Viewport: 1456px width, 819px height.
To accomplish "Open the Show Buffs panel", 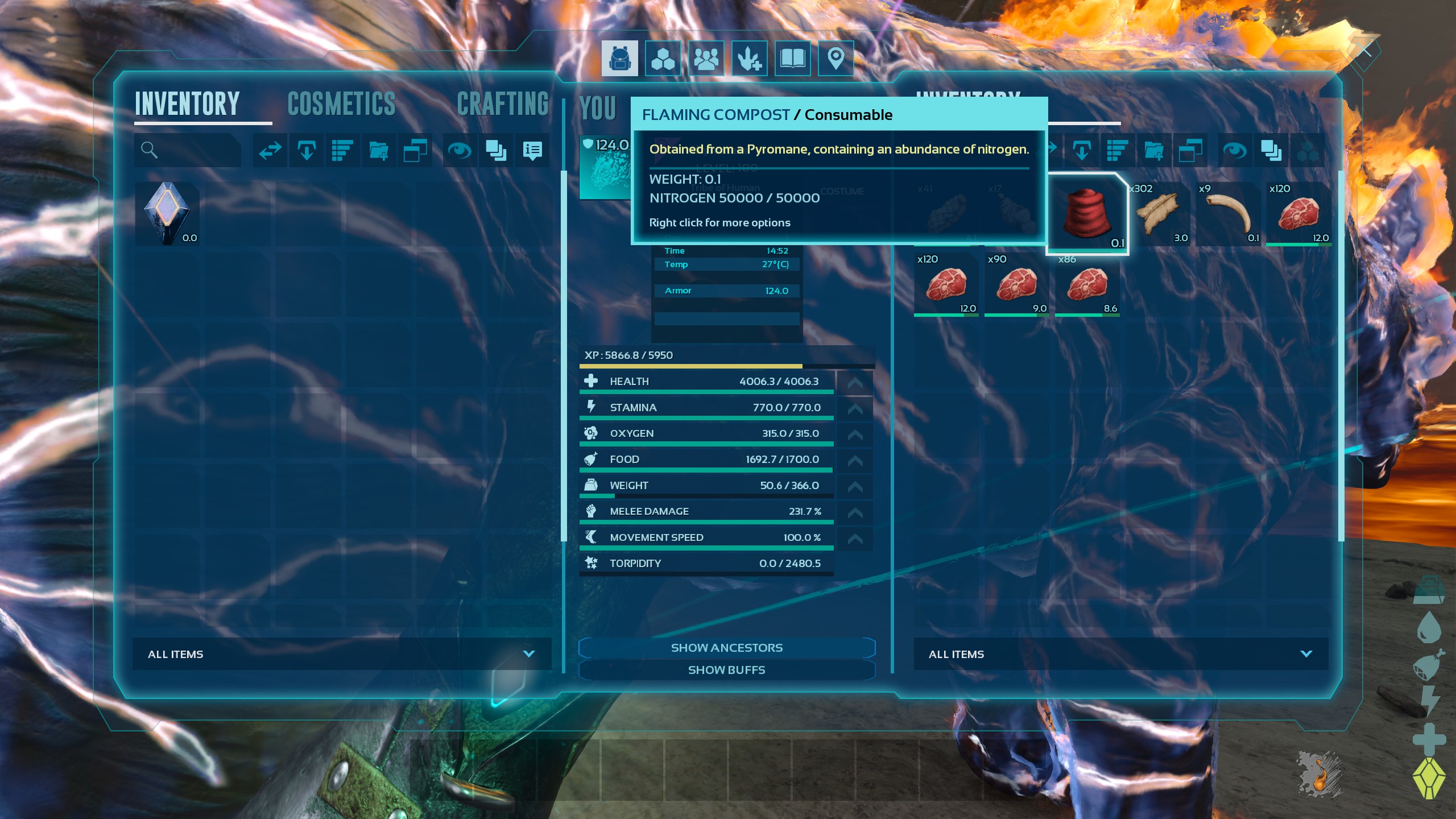I will click(727, 670).
